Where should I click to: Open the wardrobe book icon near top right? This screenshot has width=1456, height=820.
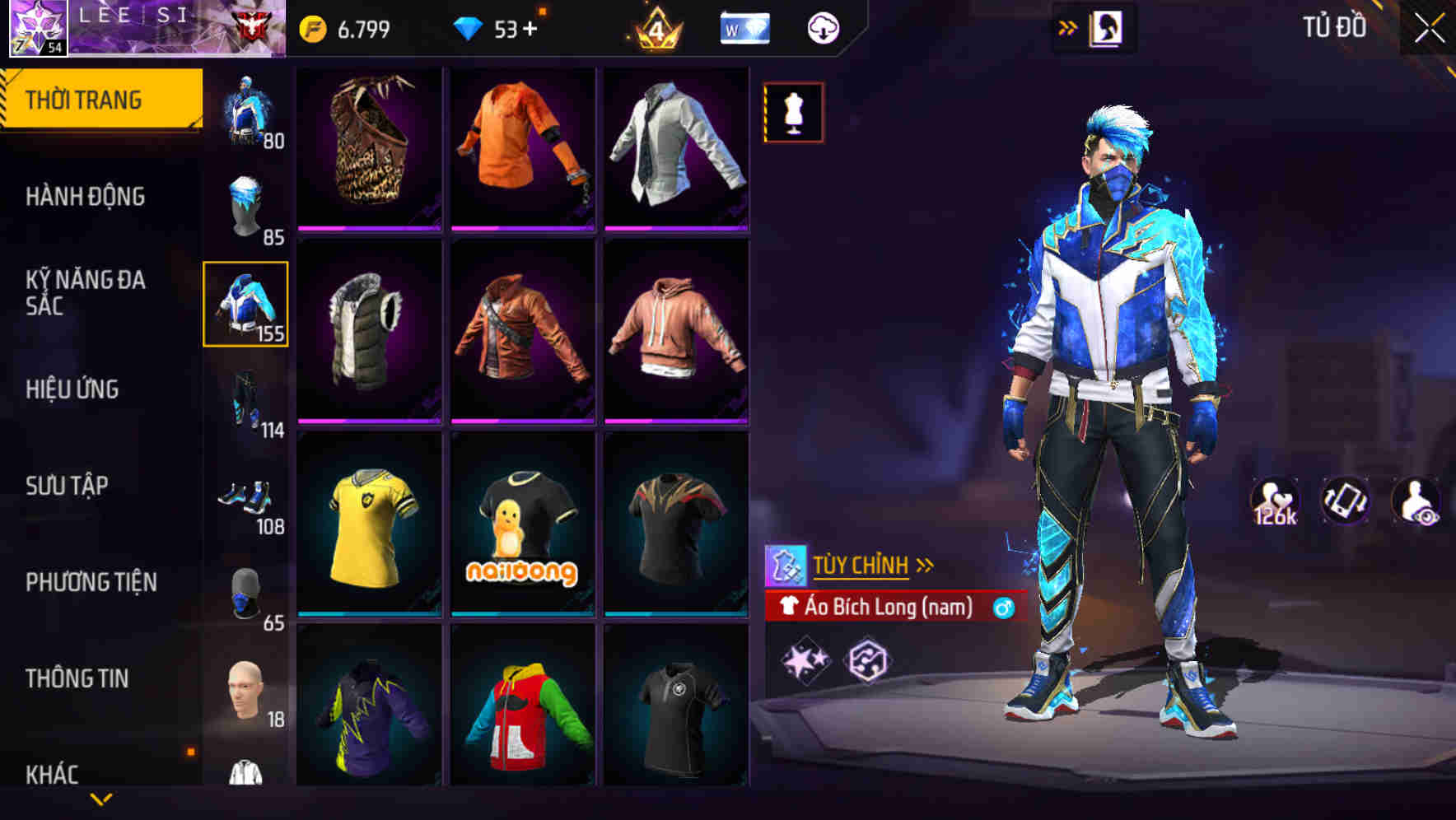pos(1105,26)
